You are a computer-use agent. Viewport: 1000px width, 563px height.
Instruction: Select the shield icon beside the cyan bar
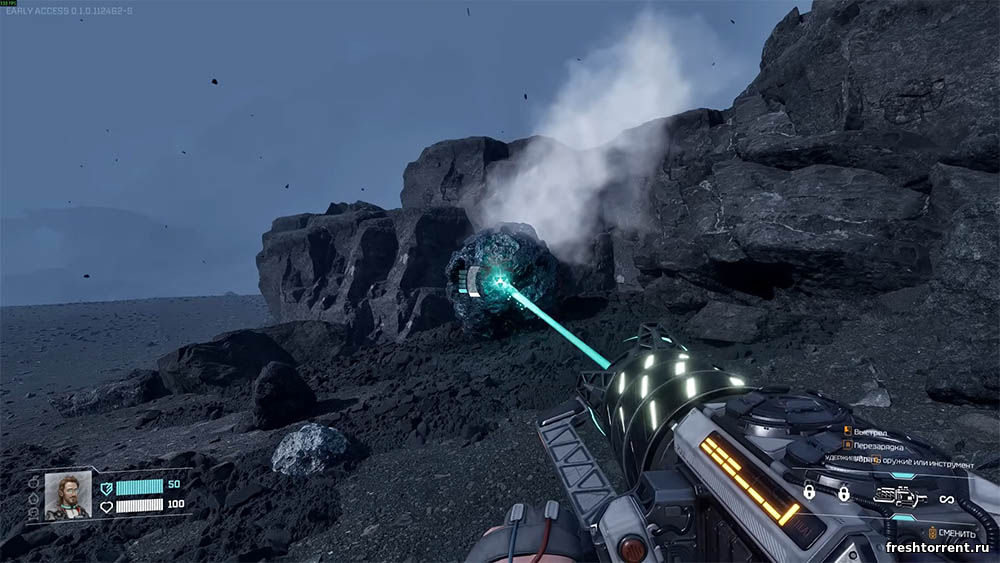pyautogui.click(x=106, y=487)
